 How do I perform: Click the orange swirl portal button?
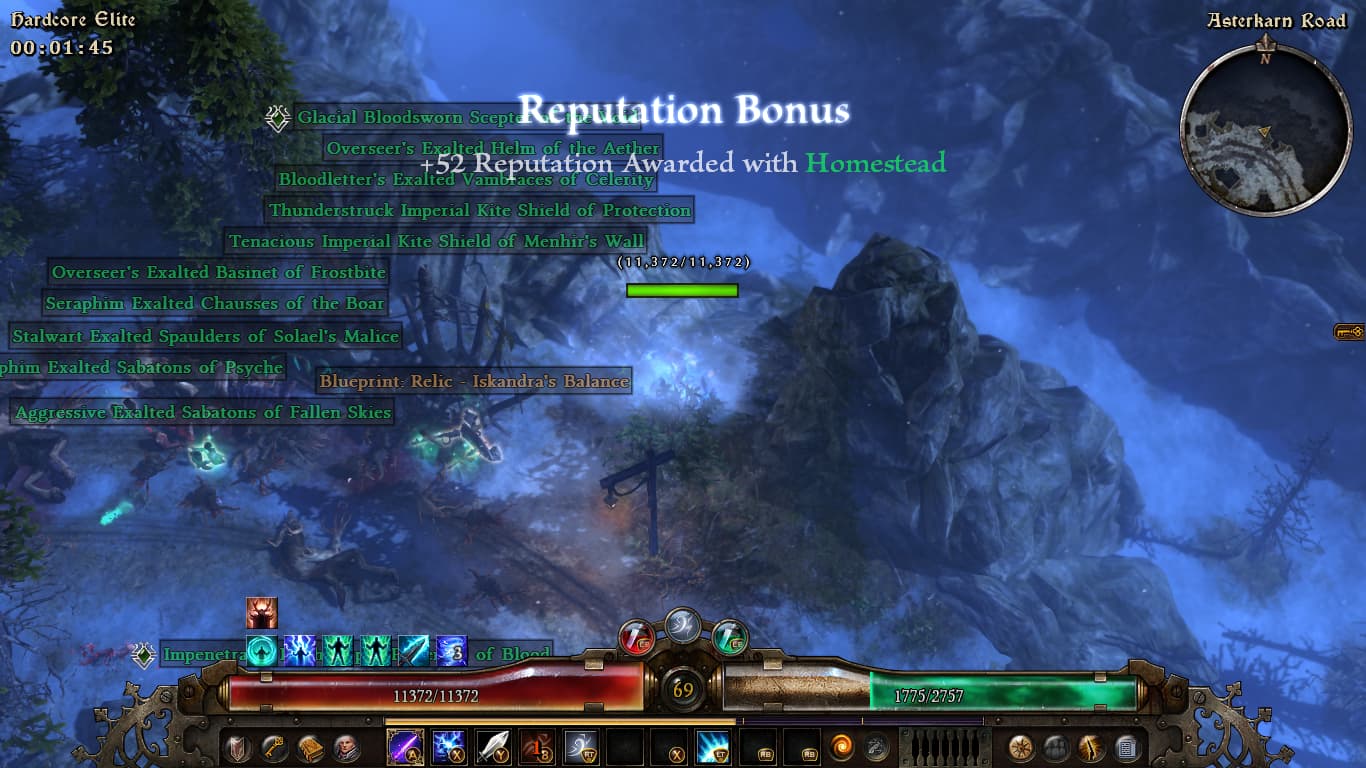click(x=842, y=747)
